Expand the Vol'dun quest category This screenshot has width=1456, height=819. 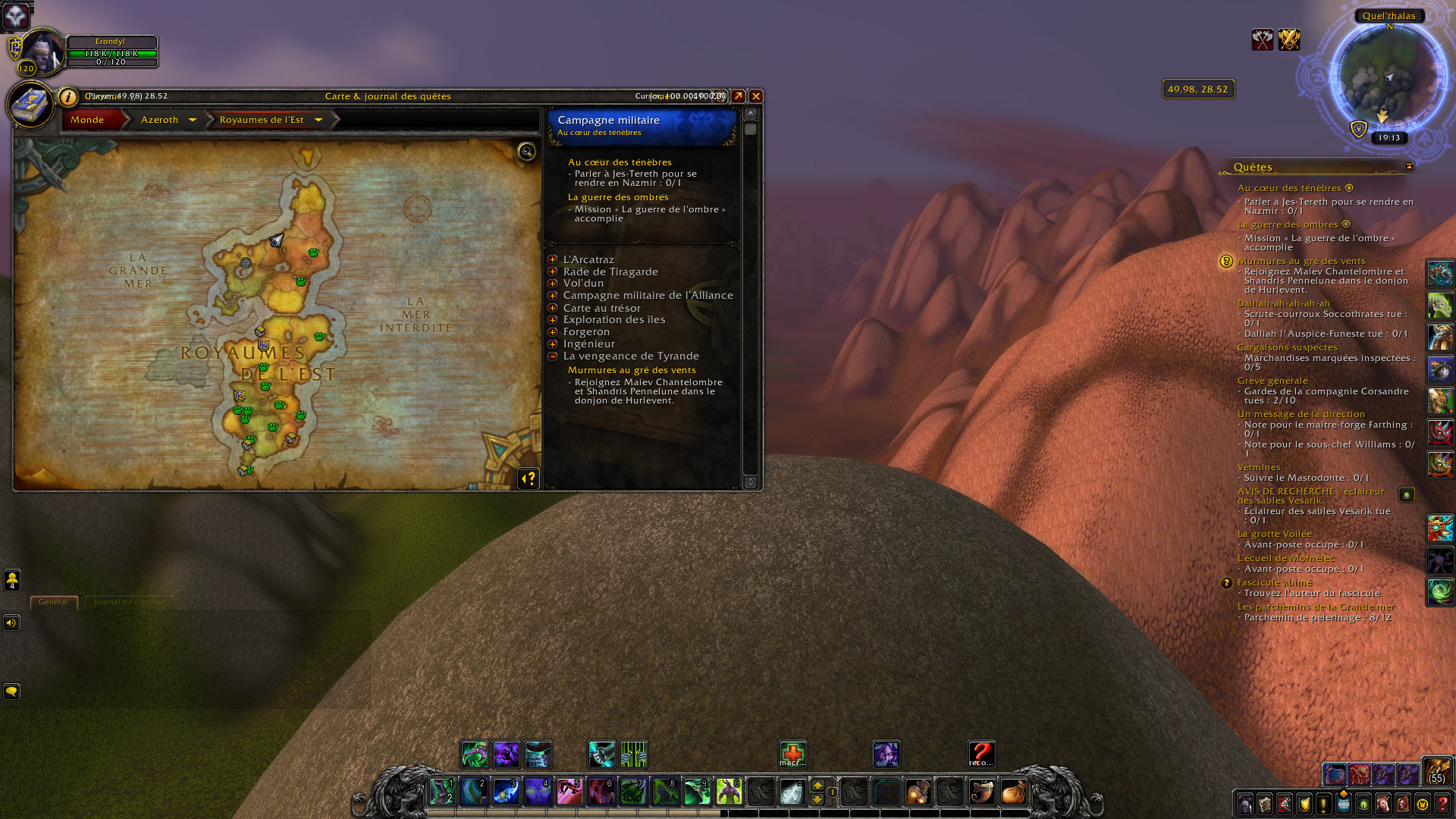[553, 284]
